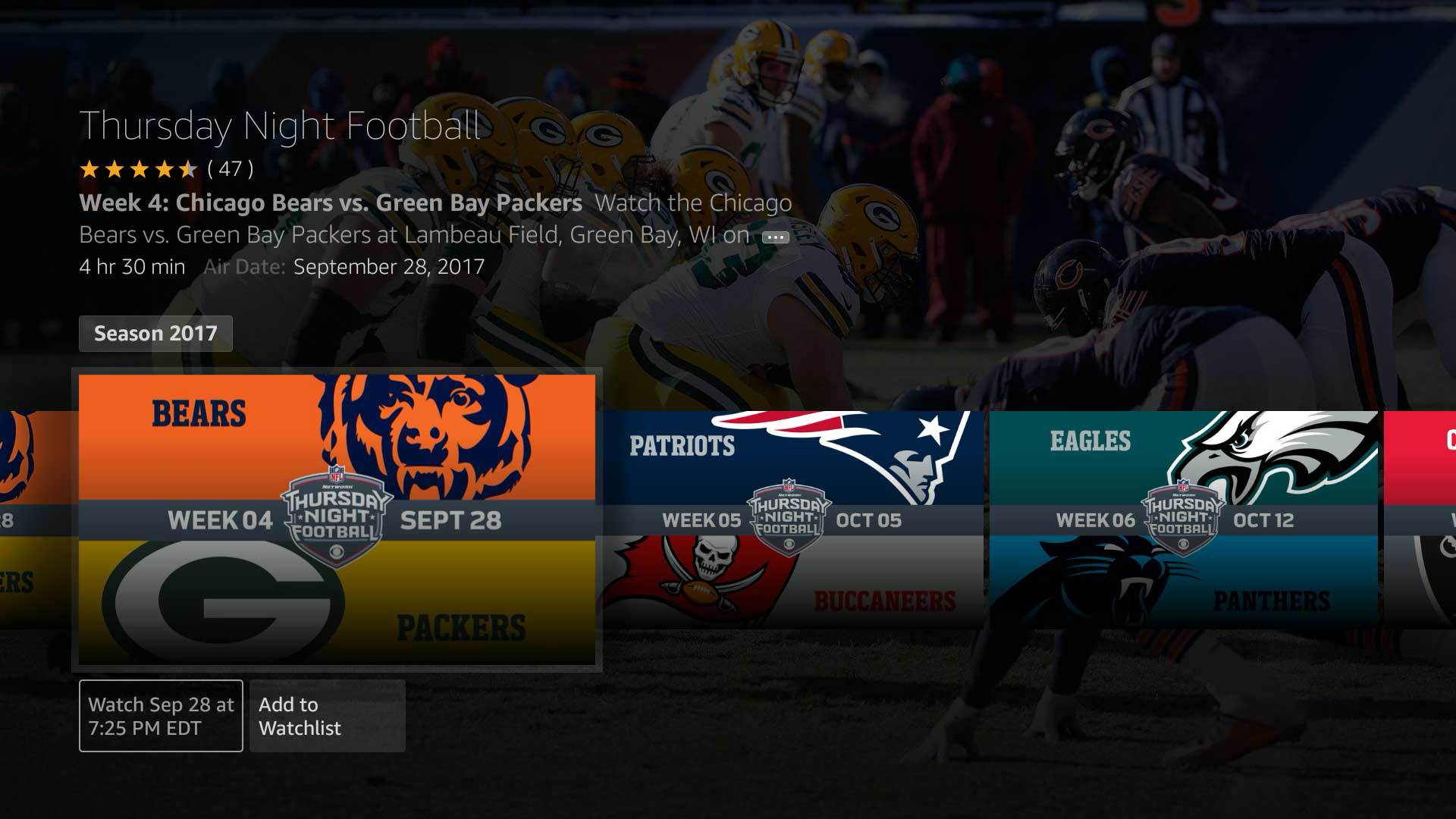Open the Season 2017 selector

(155, 333)
